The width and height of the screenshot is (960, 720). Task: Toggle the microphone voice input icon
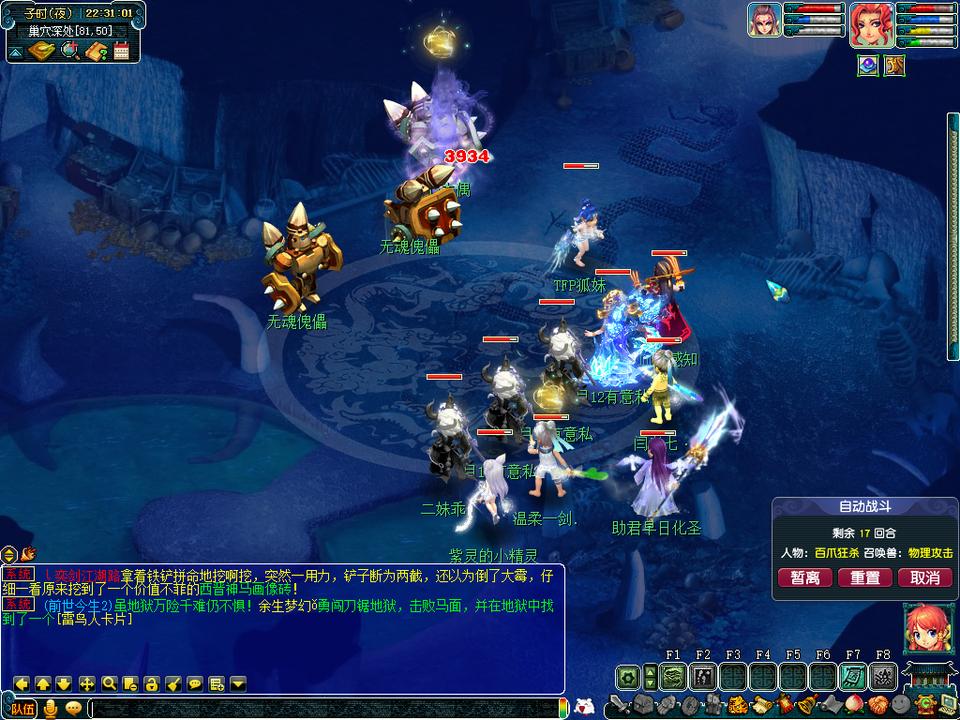click(x=50, y=709)
